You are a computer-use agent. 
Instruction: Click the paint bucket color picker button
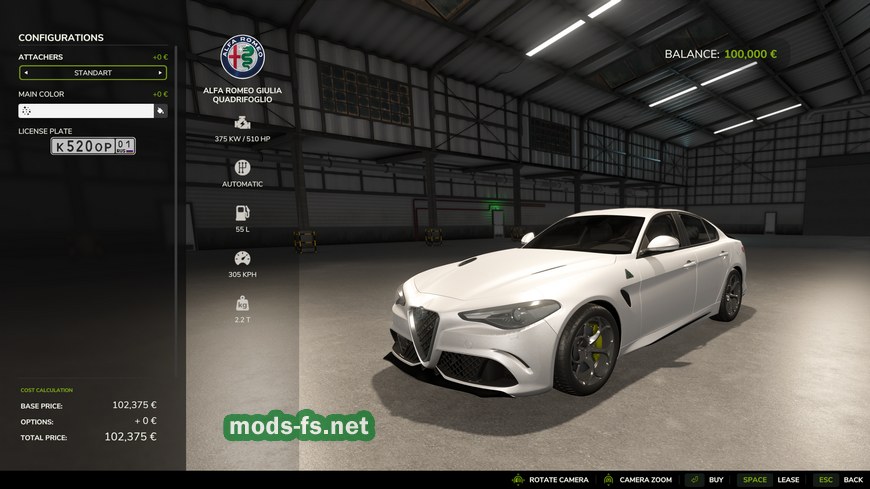tap(160, 111)
